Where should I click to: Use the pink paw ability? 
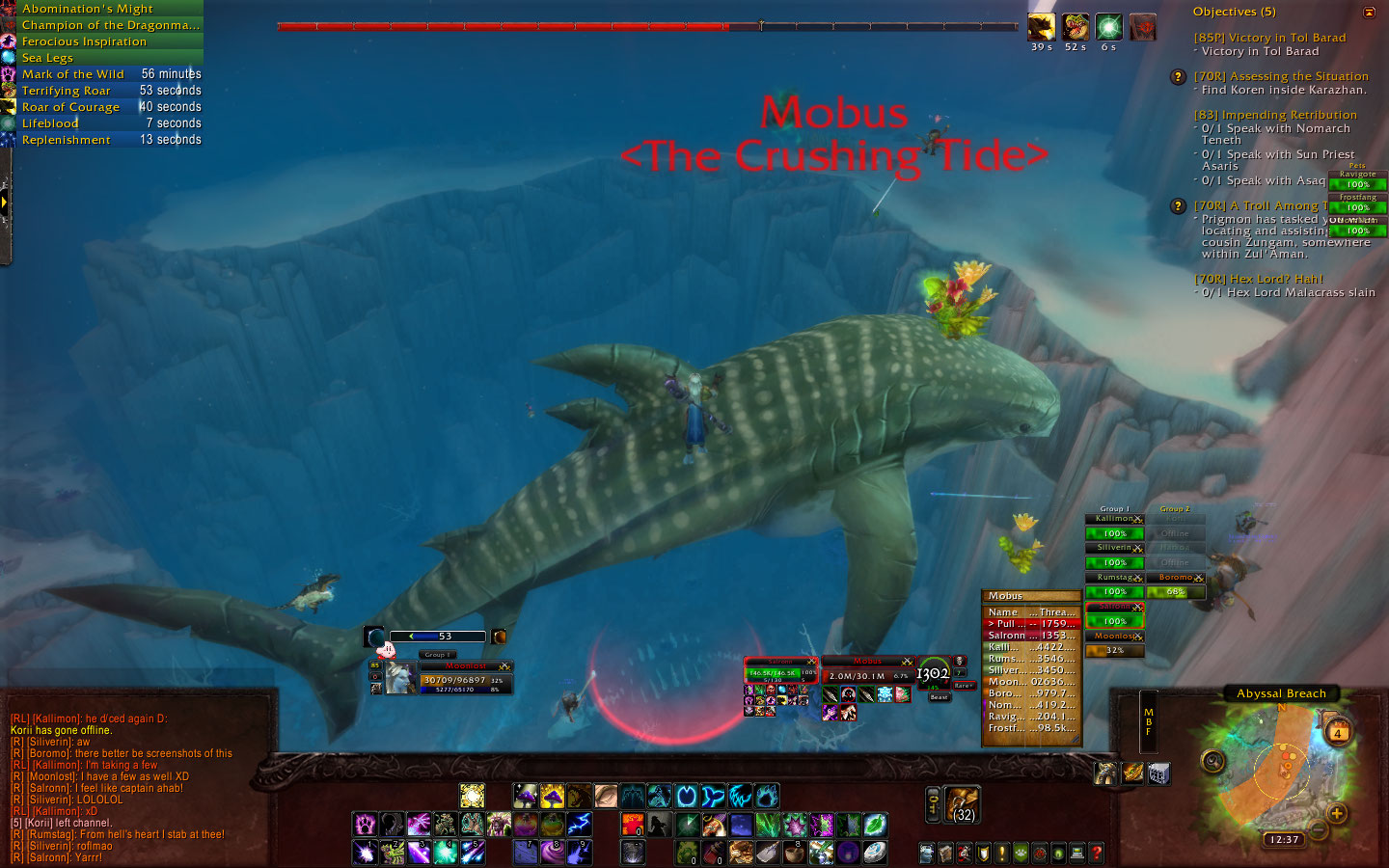(x=364, y=825)
